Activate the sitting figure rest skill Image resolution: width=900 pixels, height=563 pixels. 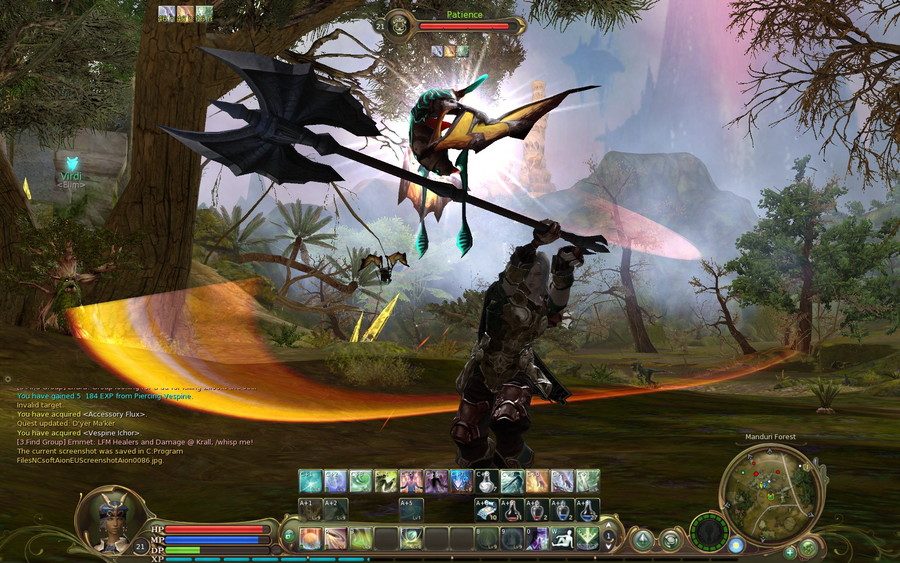[x=562, y=538]
